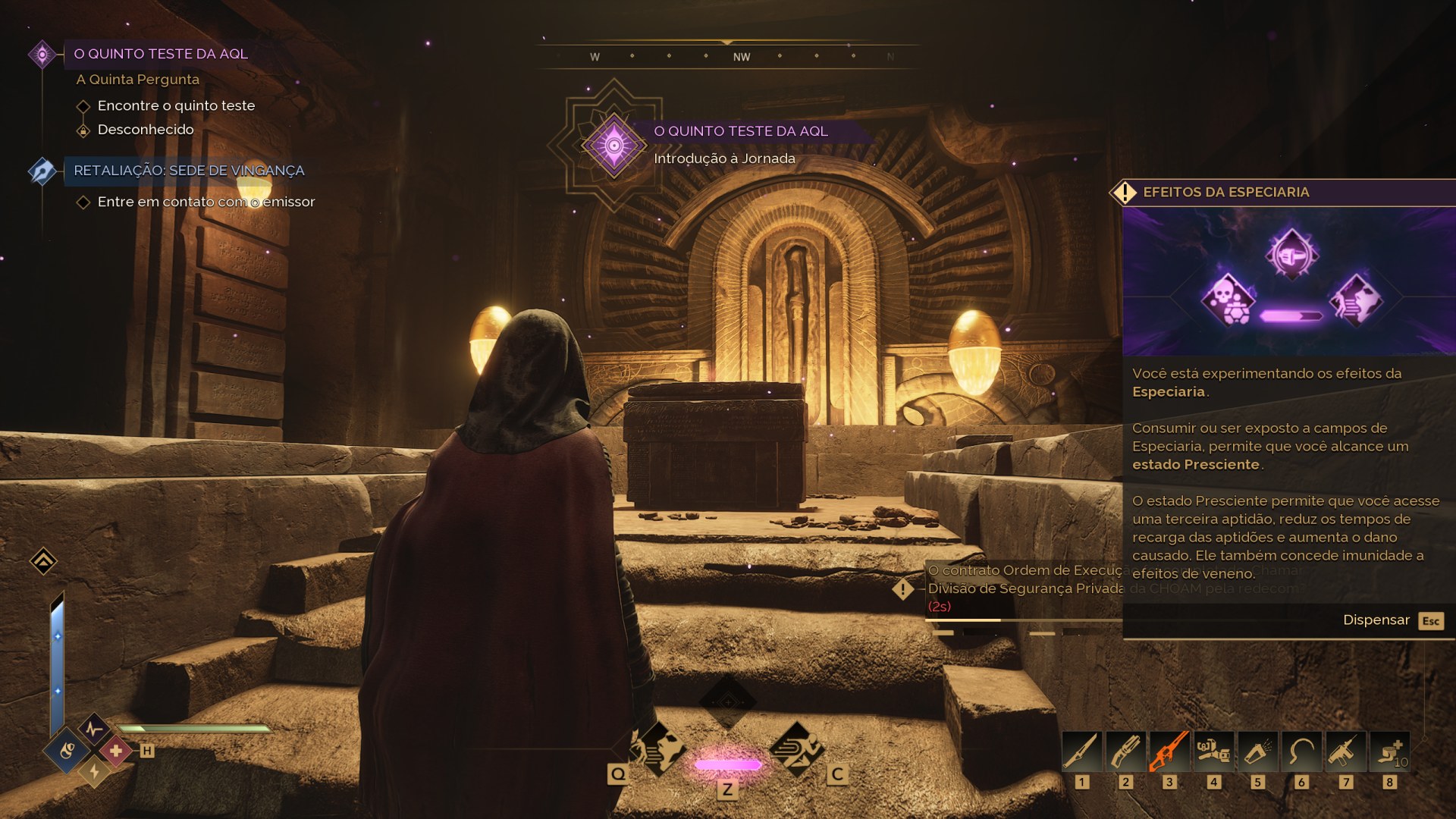Use the bandage stack in slot 8

click(x=1389, y=752)
